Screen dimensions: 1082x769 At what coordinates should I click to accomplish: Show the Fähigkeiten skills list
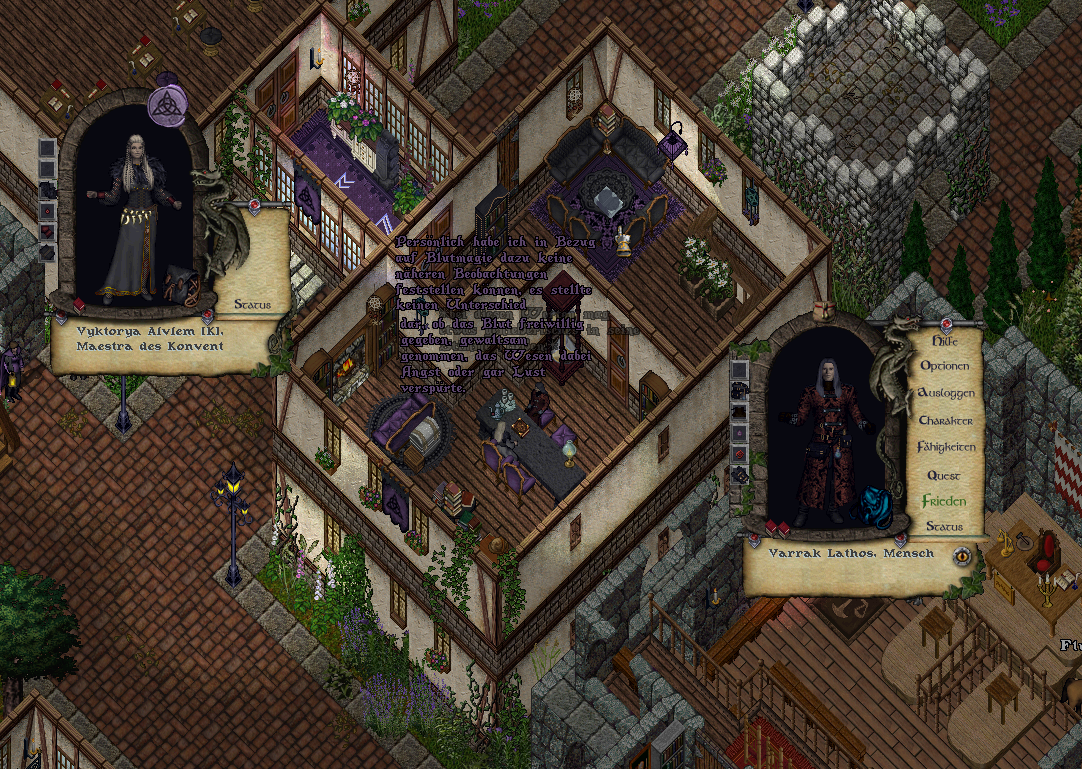(x=945, y=447)
